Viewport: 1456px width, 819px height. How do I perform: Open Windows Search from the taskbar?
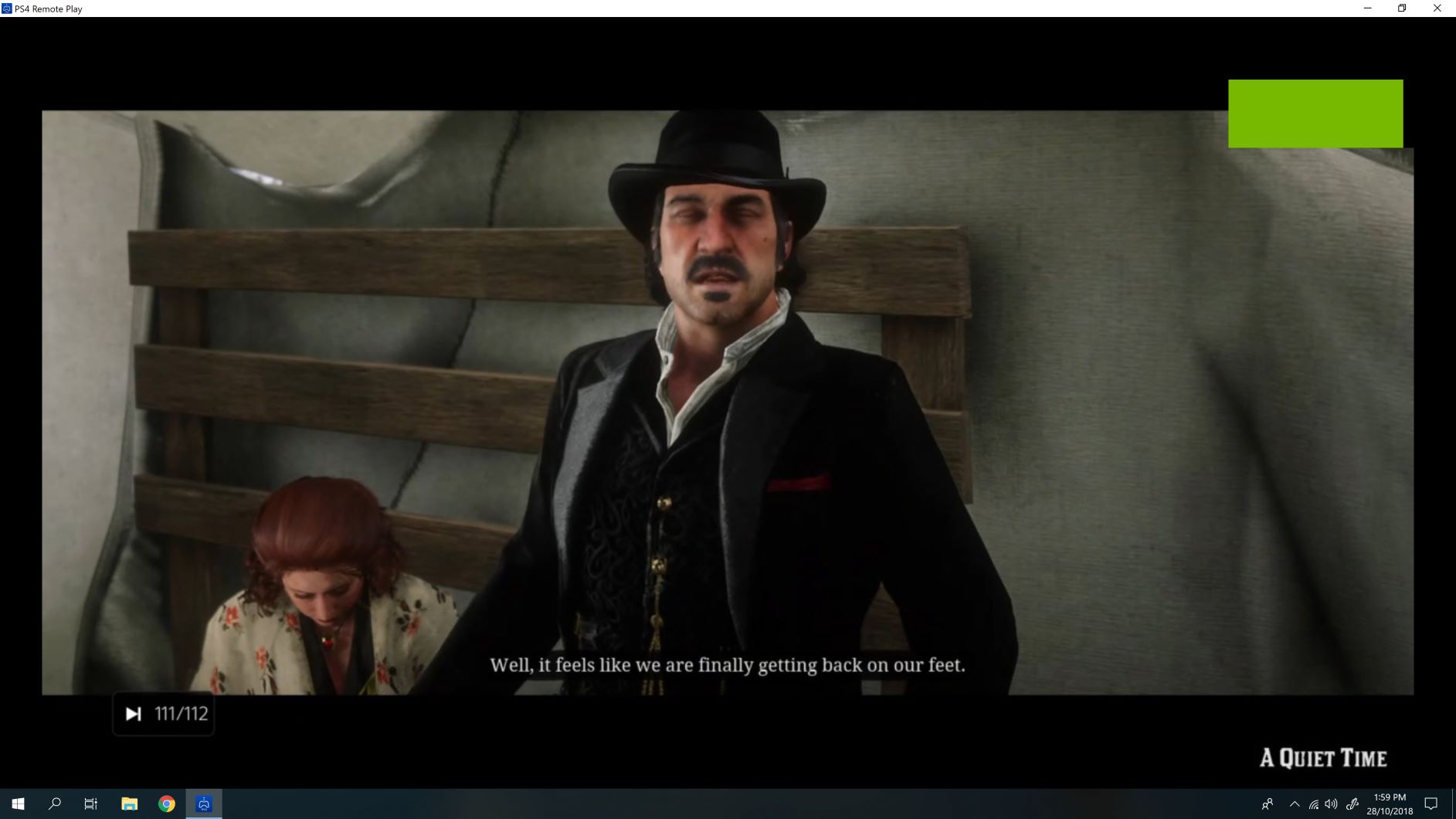54,804
